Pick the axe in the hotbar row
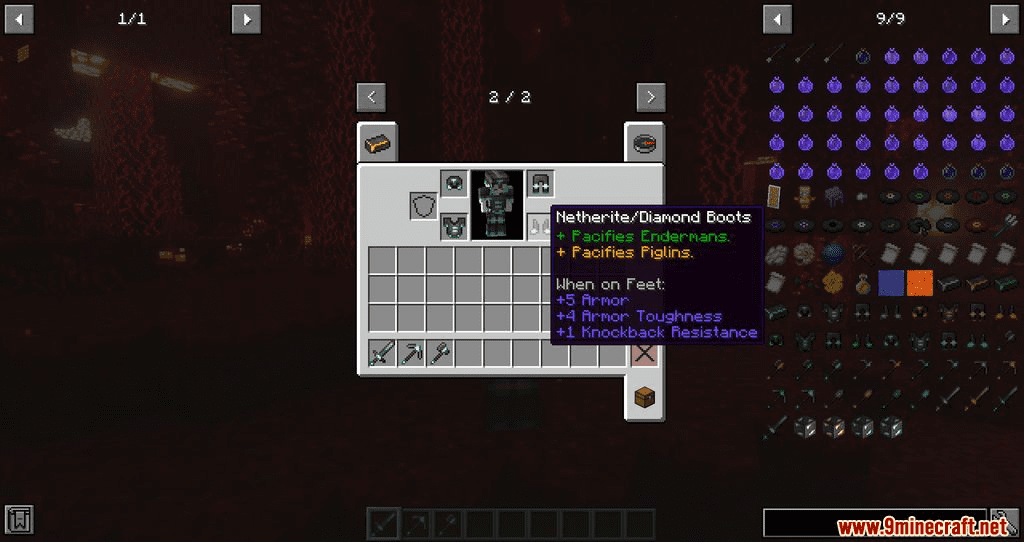 (440, 353)
